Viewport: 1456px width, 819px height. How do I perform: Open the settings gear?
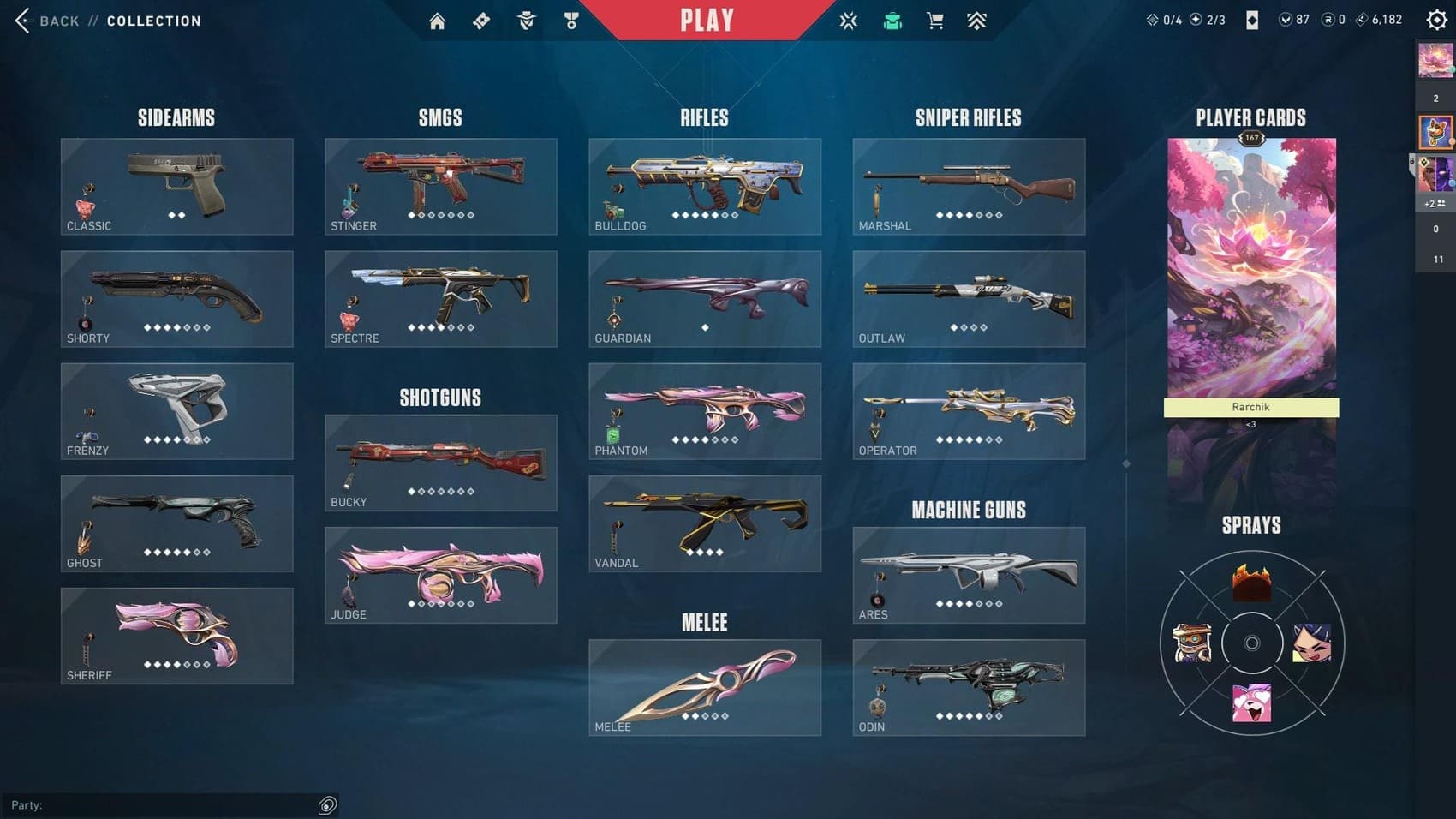(1436, 20)
